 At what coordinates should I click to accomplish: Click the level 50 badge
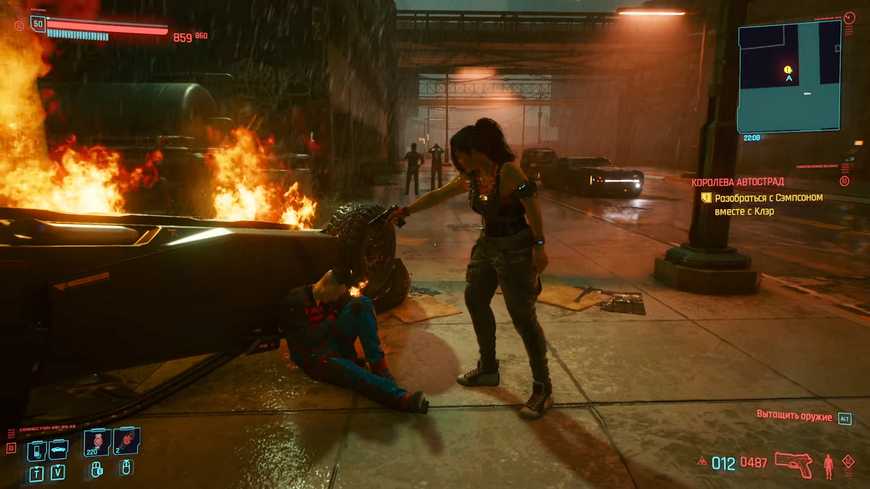click(x=39, y=23)
